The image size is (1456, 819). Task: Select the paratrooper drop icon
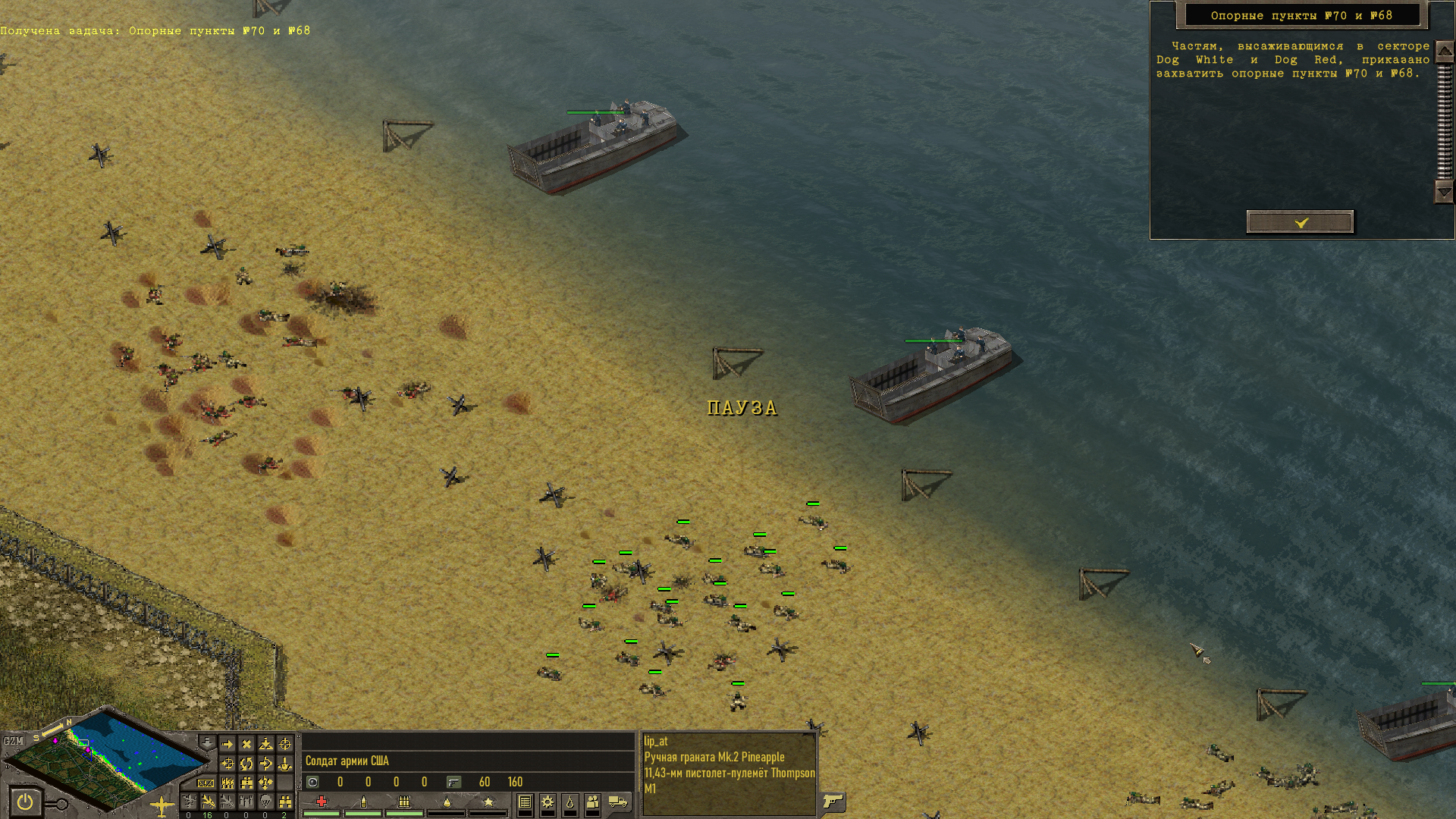click(265, 802)
